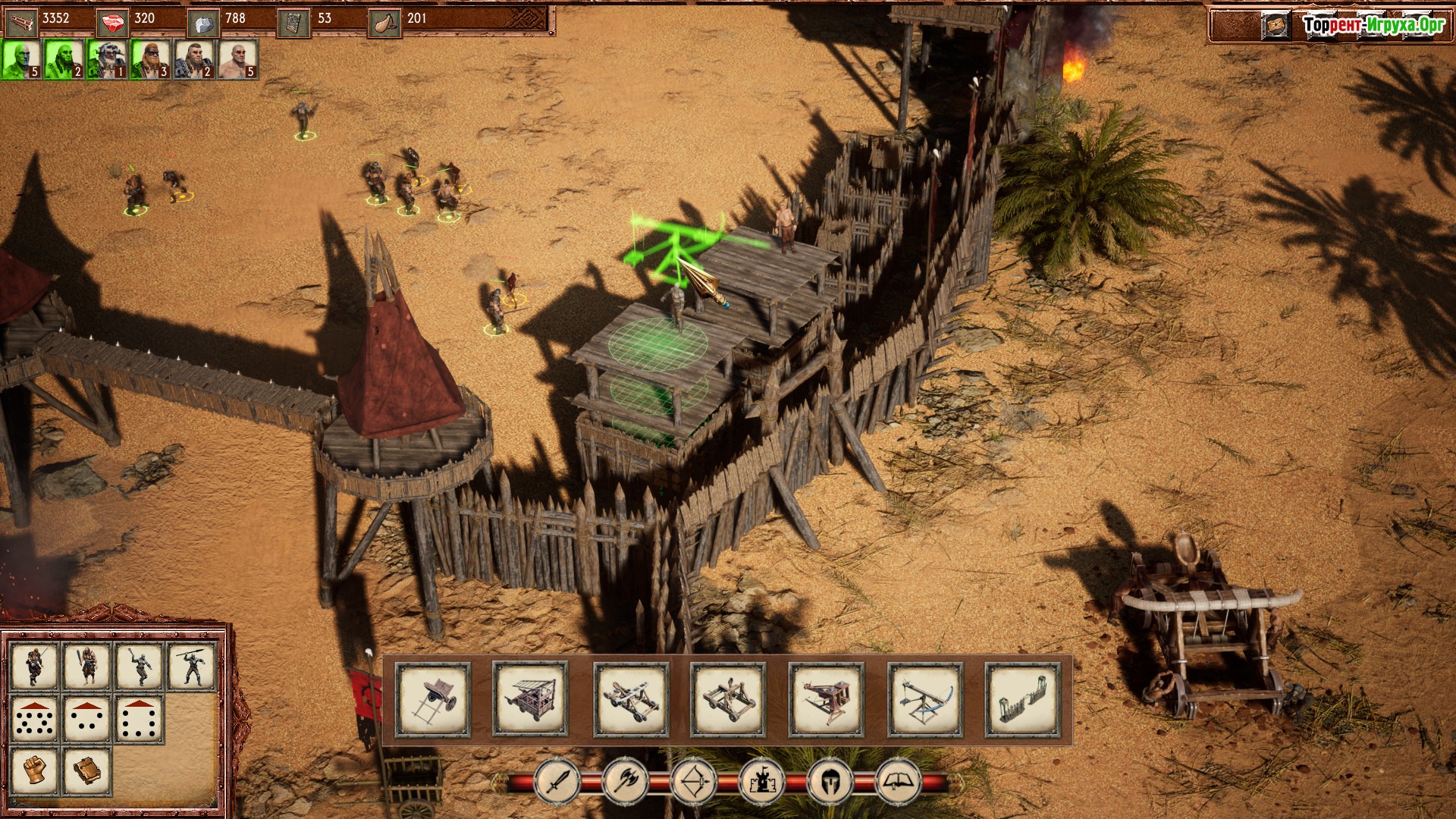
Task: Switch to the double-axe category
Action: pyautogui.click(x=626, y=781)
